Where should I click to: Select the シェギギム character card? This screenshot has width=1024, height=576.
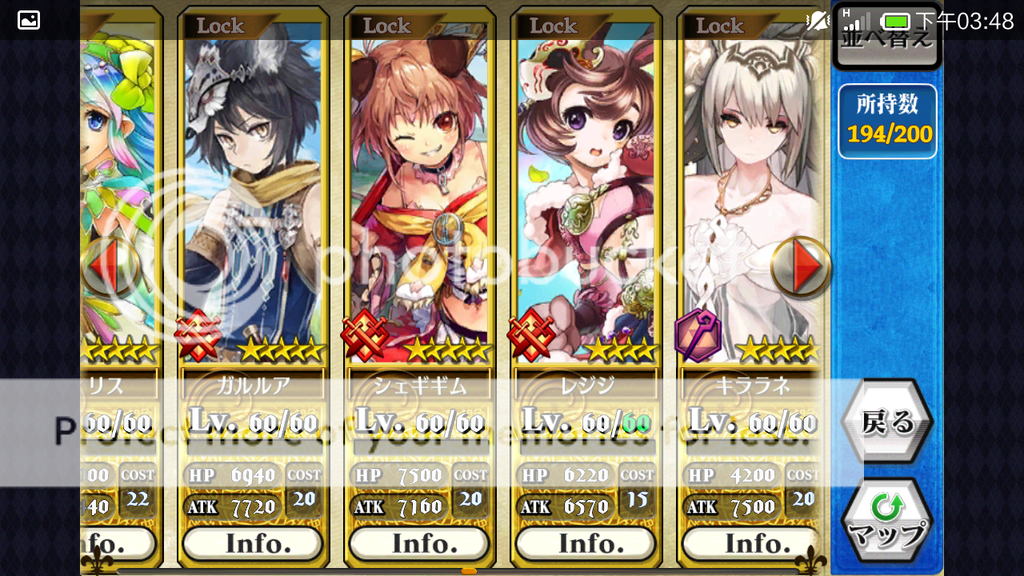coord(419,200)
